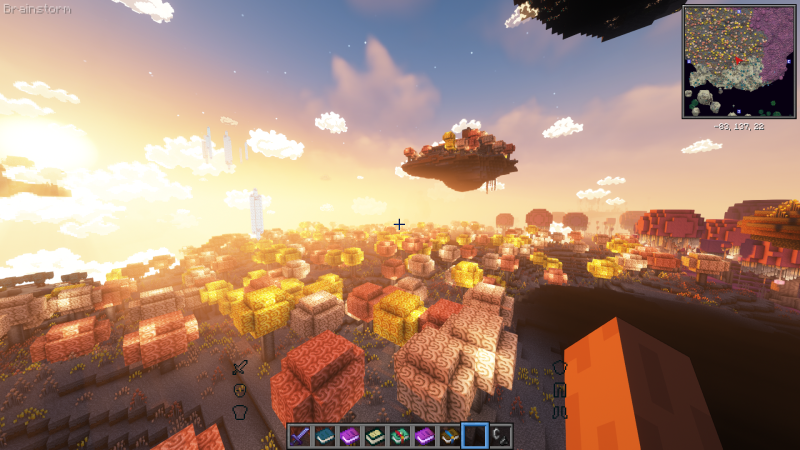Select the last hotbar slot with chain item
Viewport: 800px width, 450px height.
(x=500, y=436)
